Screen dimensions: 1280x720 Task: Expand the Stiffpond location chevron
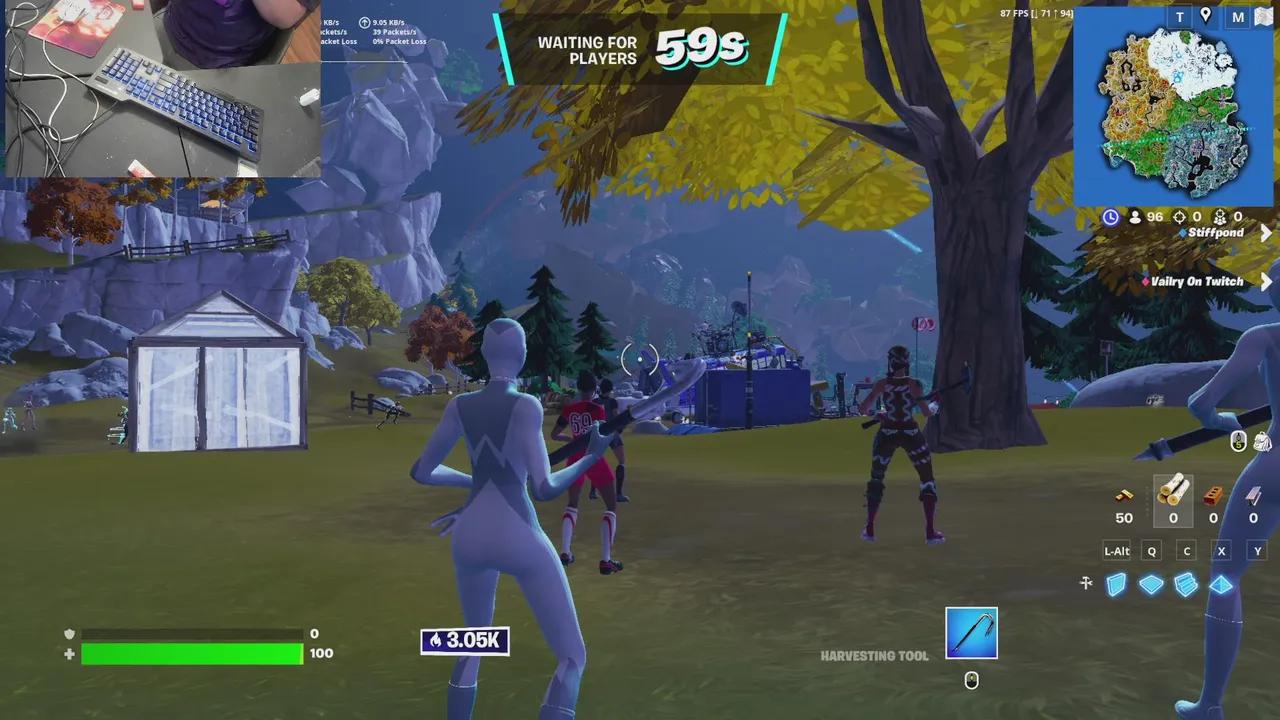pyautogui.click(x=1267, y=233)
